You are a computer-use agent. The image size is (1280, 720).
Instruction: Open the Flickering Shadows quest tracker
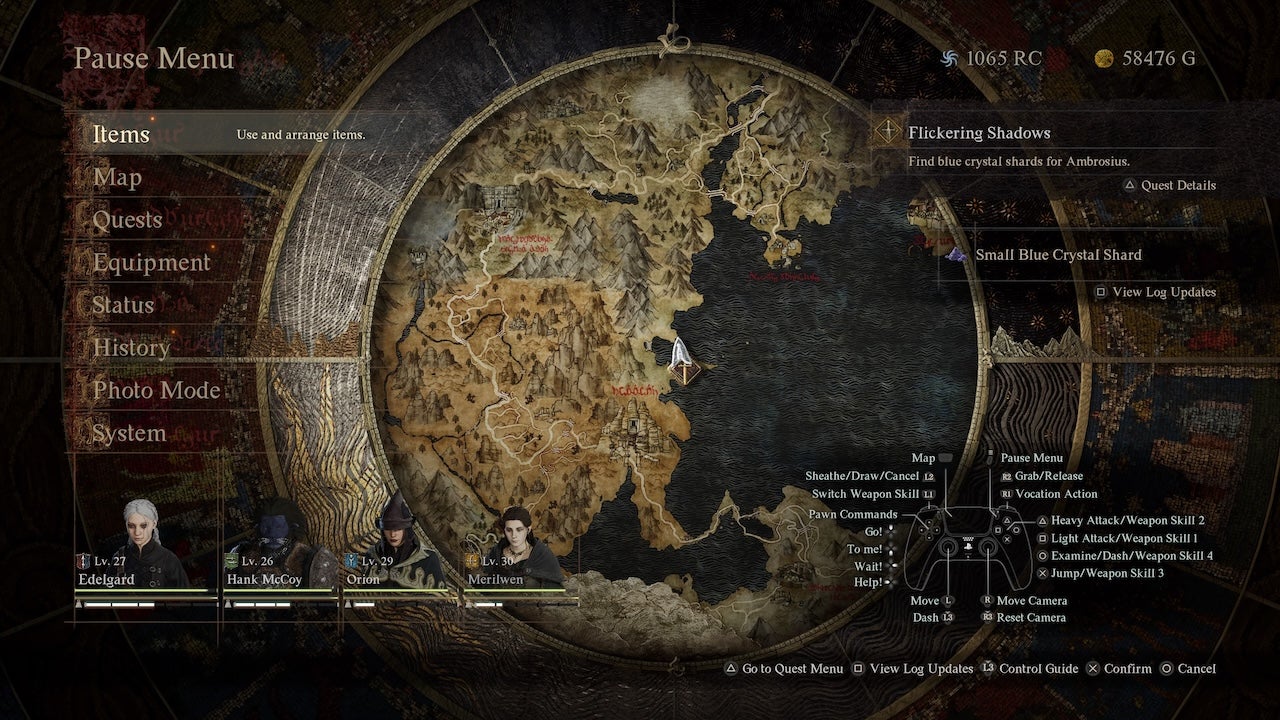click(x=978, y=133)
